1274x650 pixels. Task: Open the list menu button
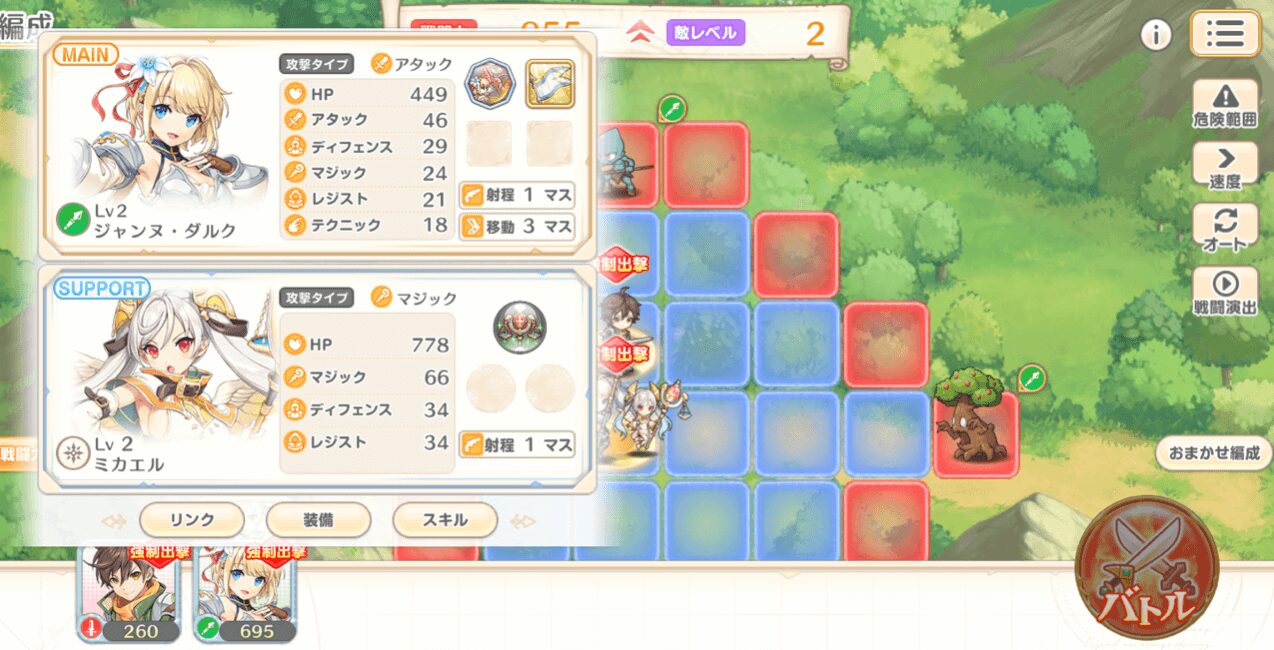point(1224,34)
